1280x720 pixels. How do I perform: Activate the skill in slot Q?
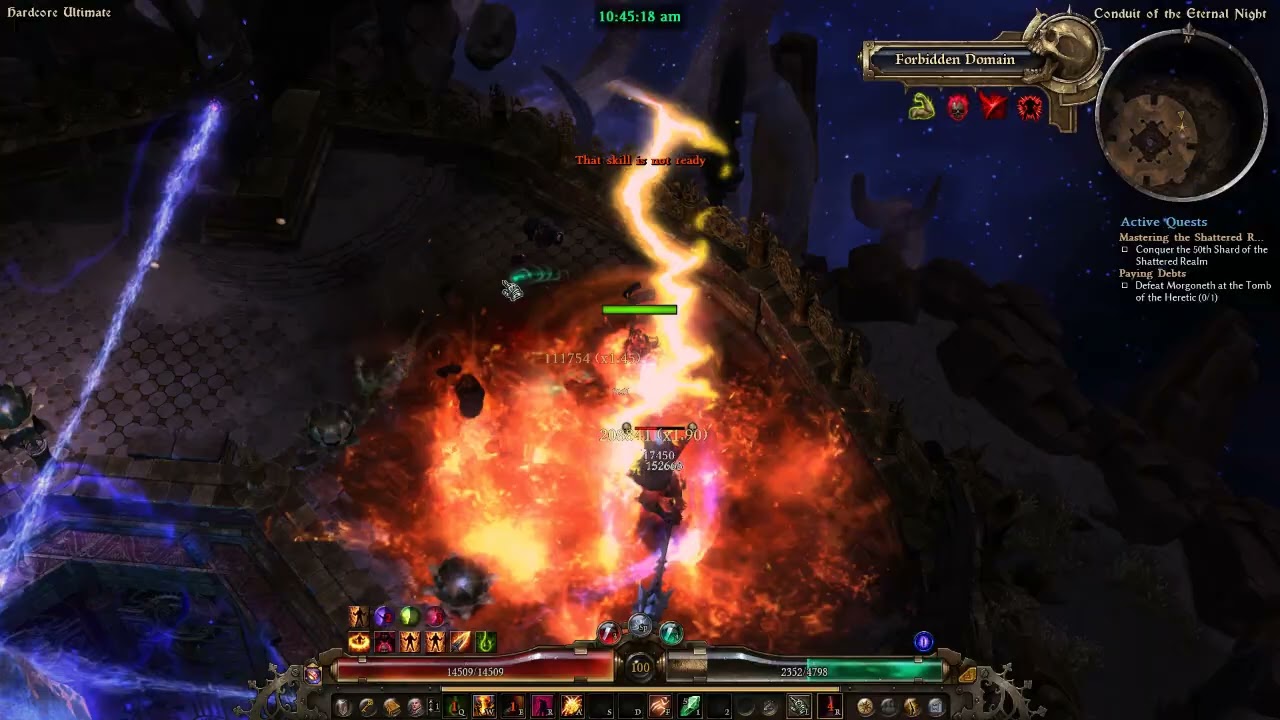(457, 707)
